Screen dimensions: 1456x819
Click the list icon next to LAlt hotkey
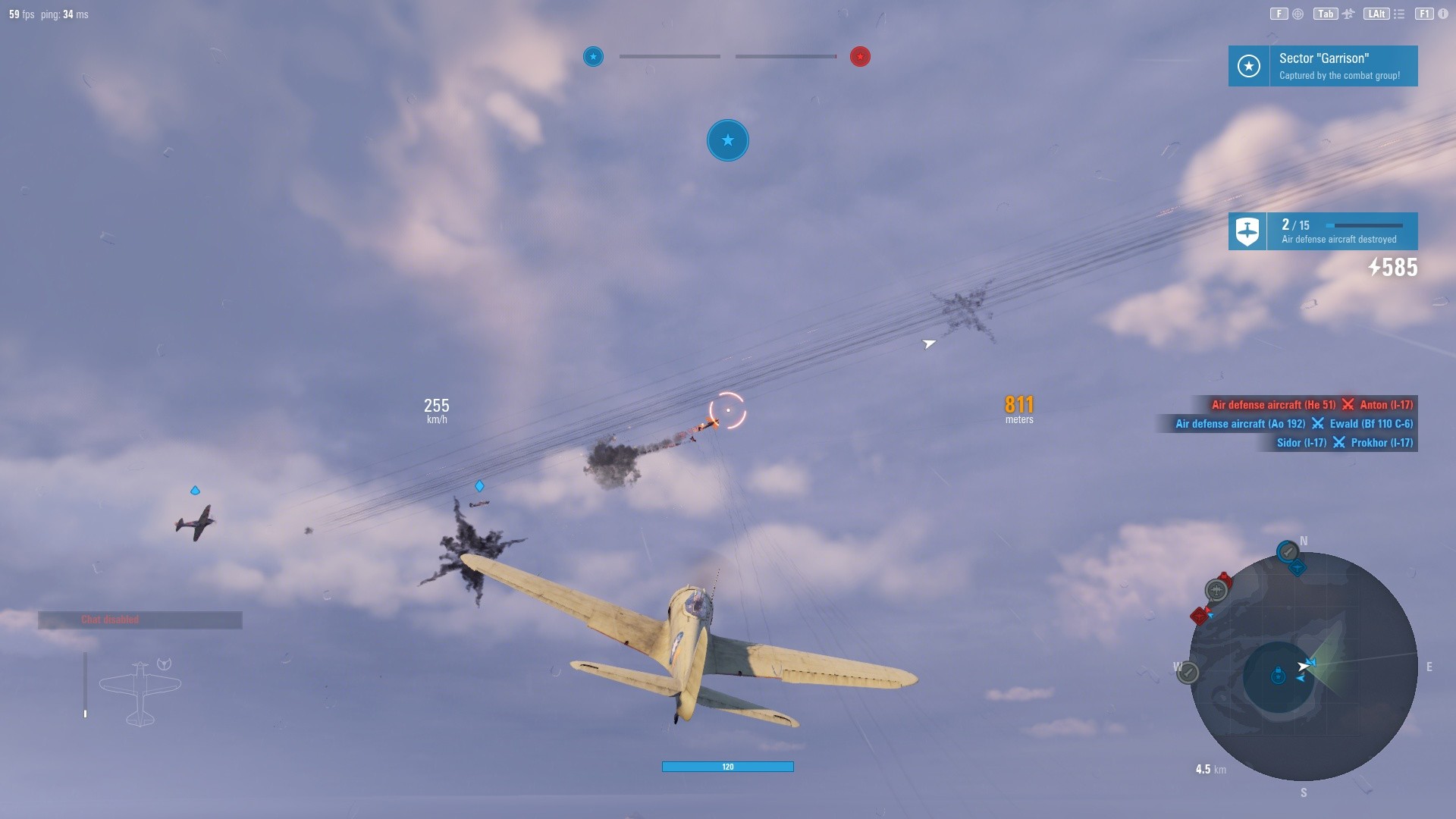click(x=1399, y=13)
